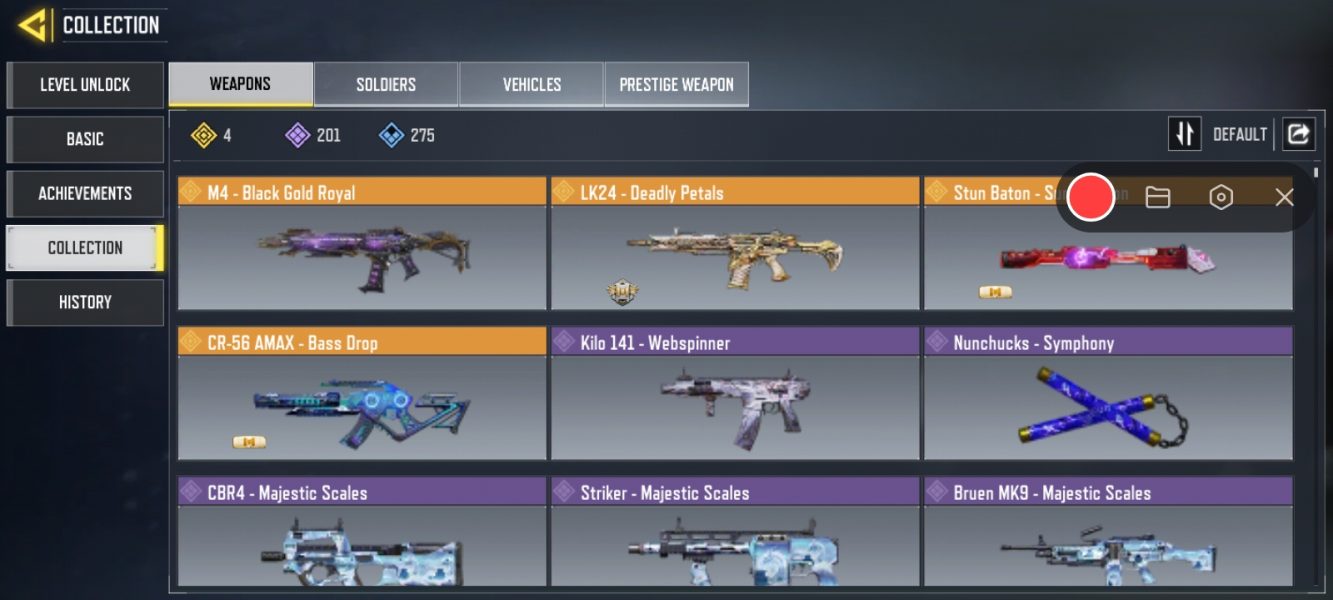This screenshot has height=600, width=1333.
Task: Go back using the yellow arrow
Action: coord(33,24)
